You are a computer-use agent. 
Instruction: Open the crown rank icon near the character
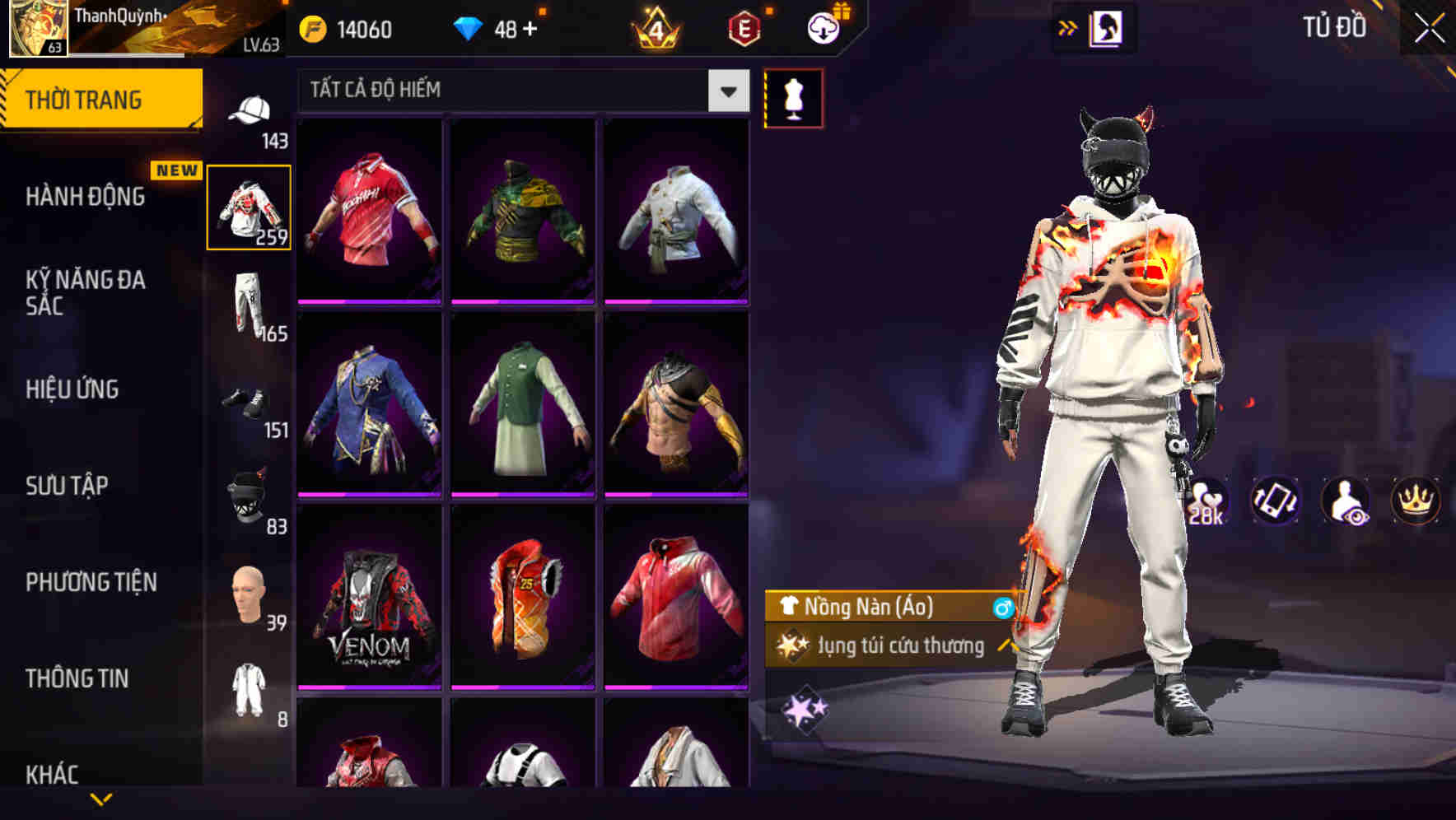point(1415,502)
